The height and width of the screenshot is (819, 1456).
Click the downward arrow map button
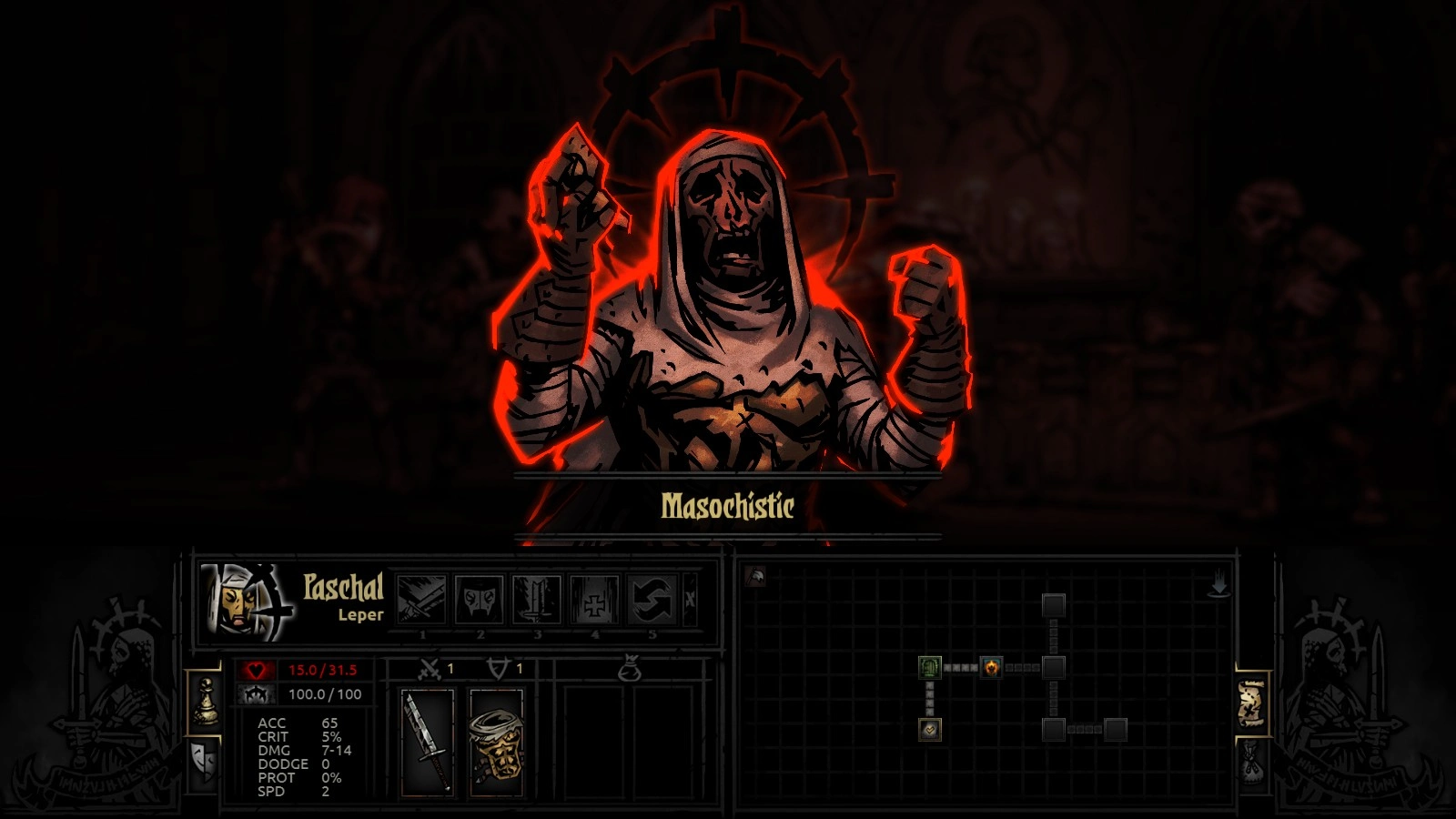tap(1218, 585)
